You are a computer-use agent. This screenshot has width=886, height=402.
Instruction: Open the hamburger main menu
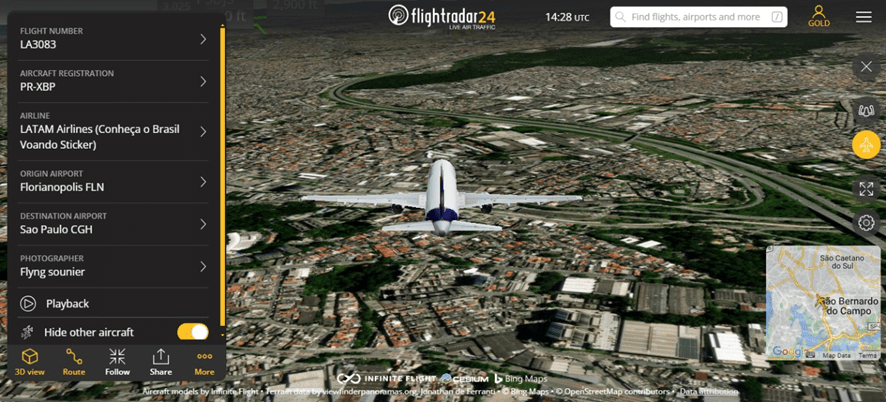864,17
